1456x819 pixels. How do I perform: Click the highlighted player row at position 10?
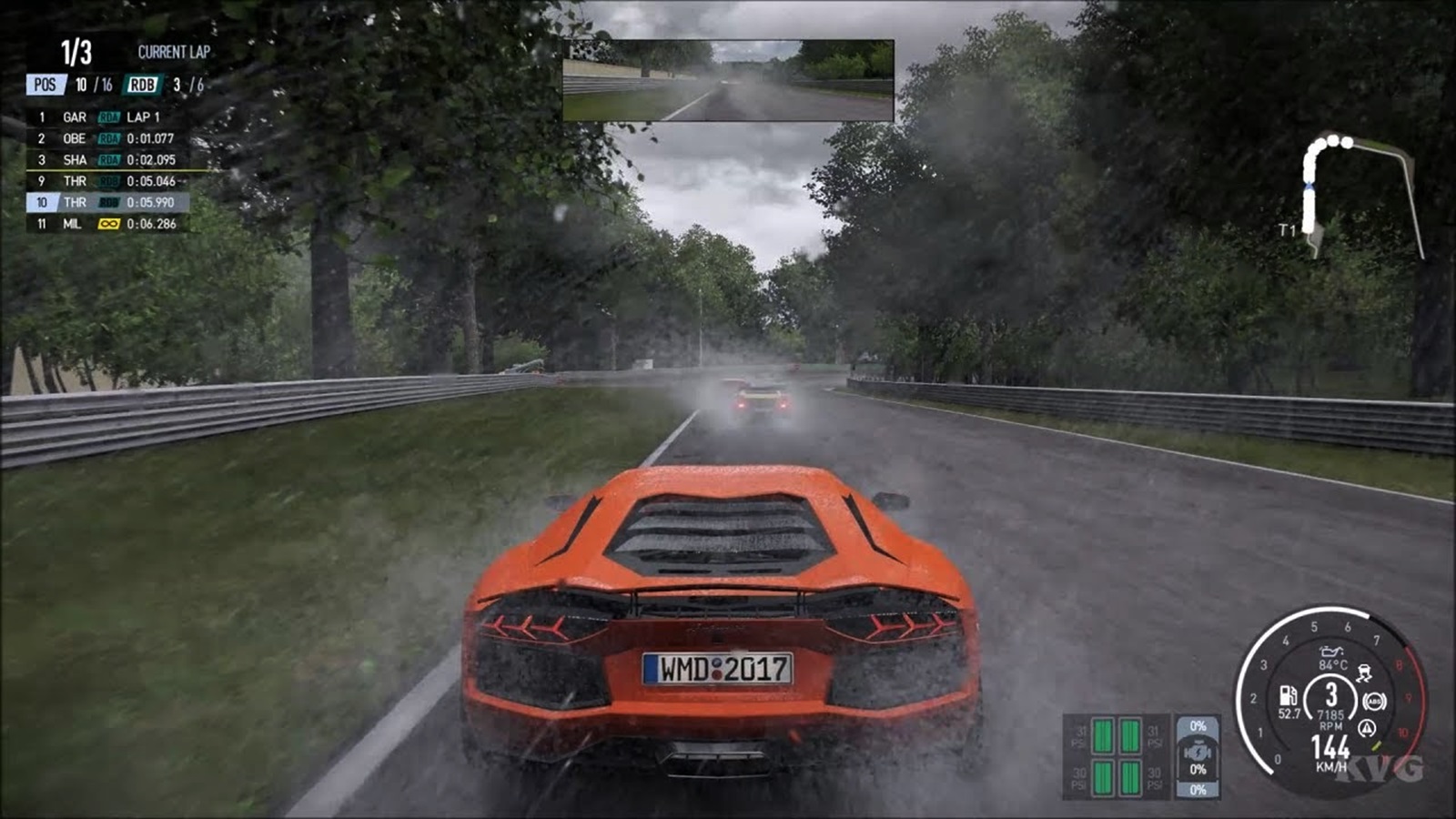tap(107, 202)
